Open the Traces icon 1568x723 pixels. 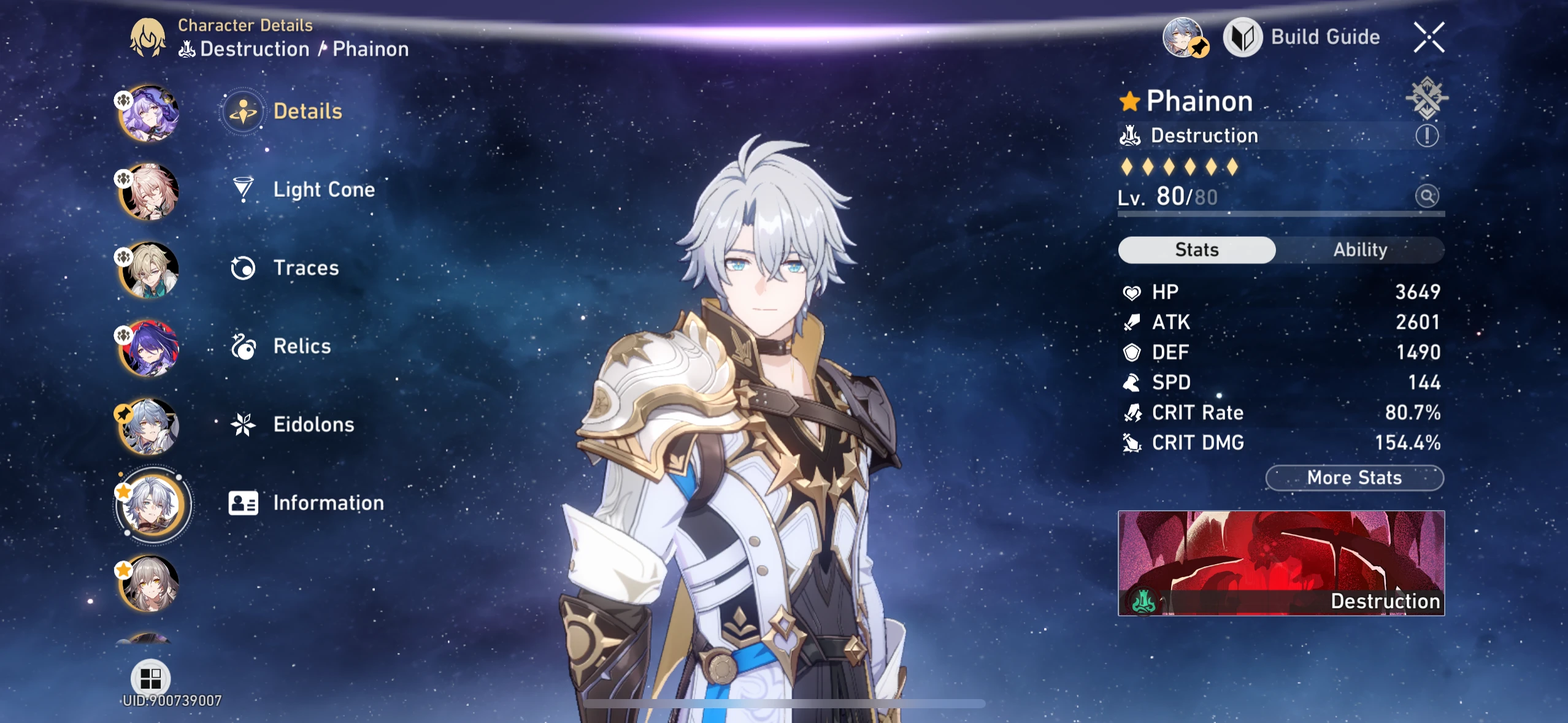pos(243,268)
